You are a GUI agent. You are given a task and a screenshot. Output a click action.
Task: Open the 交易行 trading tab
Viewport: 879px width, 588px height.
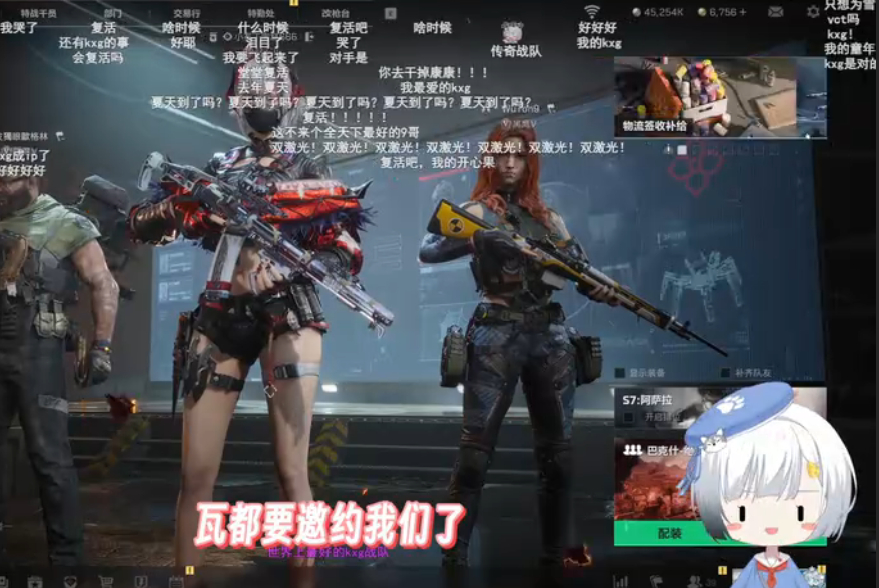point(186,13)
